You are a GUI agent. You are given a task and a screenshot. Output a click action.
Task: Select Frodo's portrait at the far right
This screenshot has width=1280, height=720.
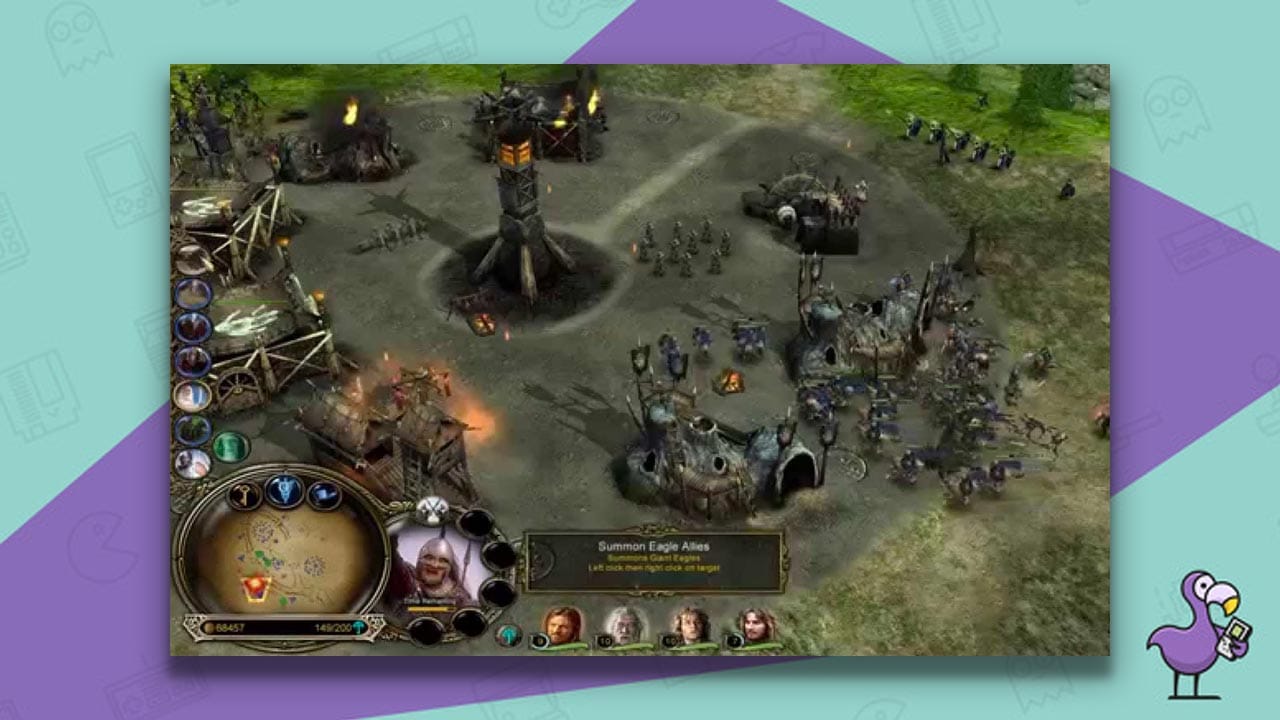click(x=756, y=624)
